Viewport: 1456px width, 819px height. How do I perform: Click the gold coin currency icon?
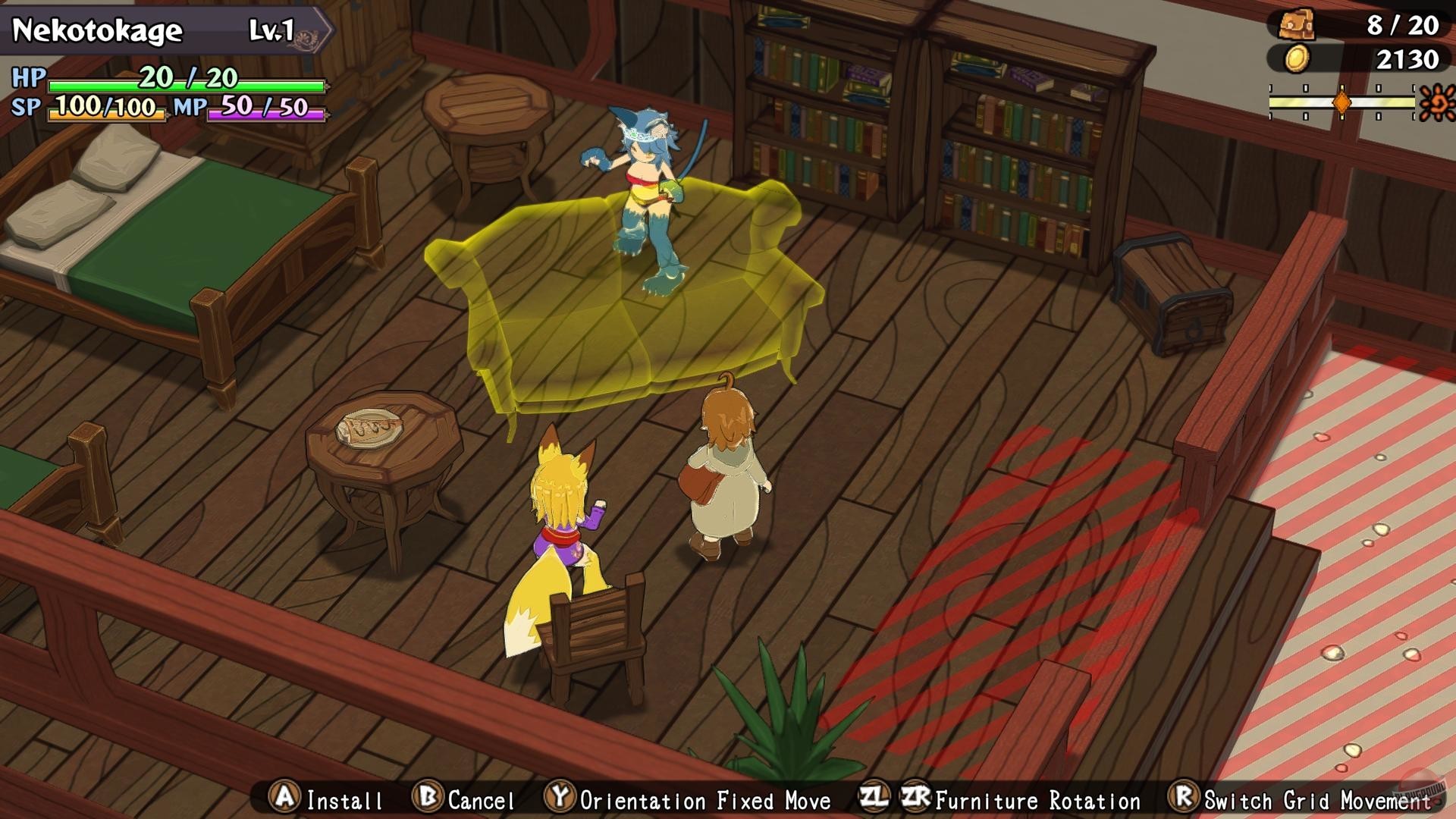(1297, 59)
